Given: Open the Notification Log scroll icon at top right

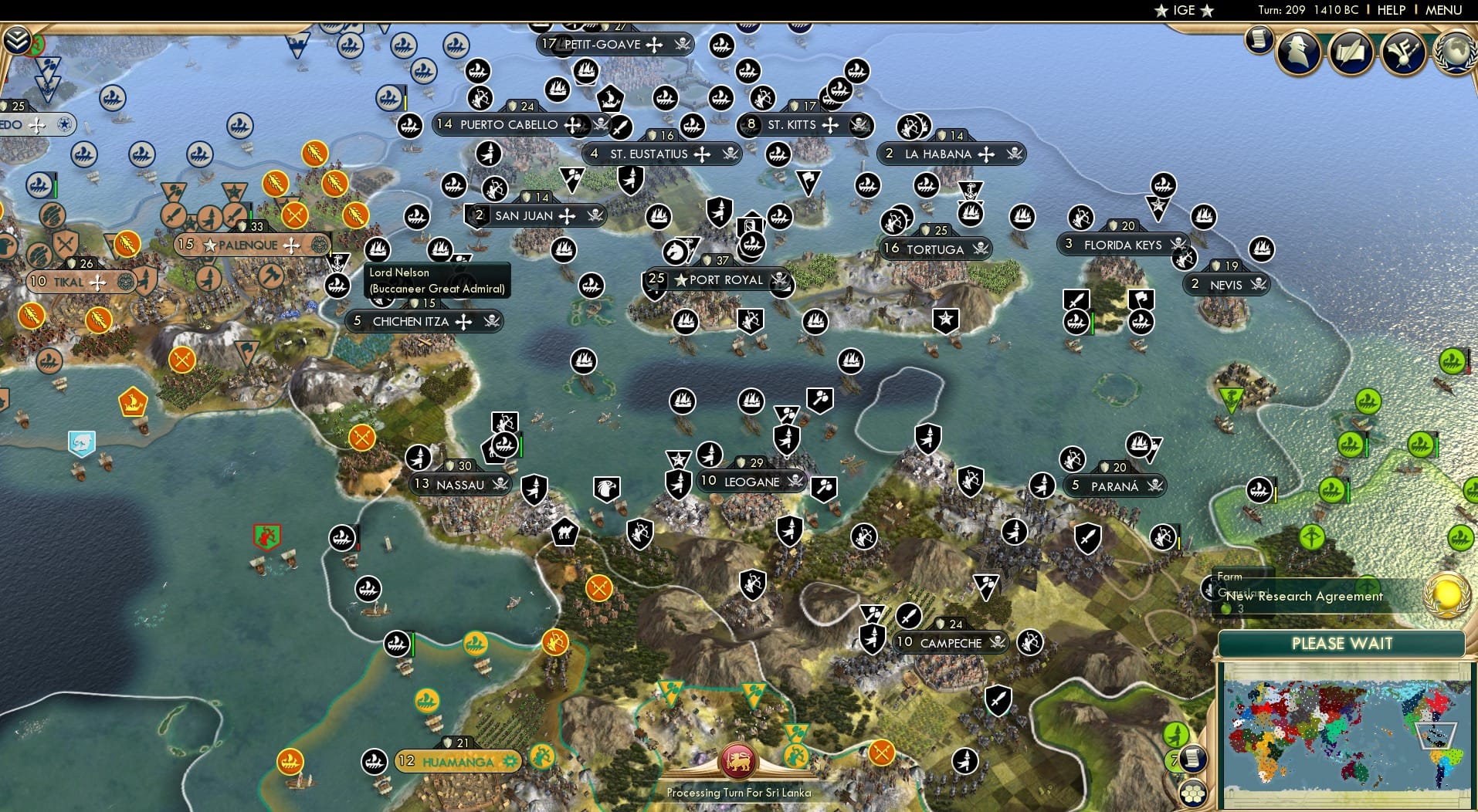Looking at the screenshot, I should click(1259, 37).
